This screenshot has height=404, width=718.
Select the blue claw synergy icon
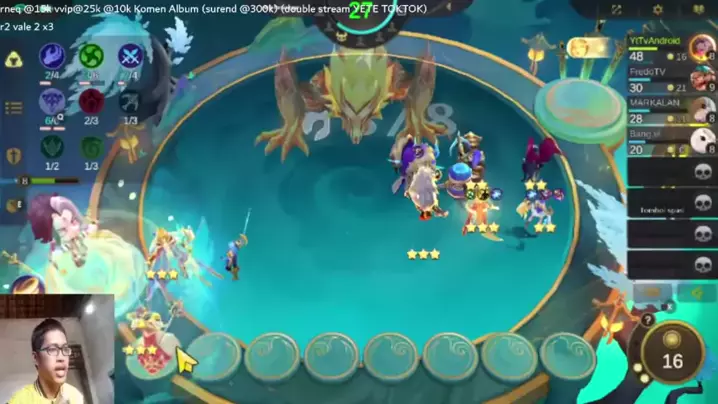pos(52,56)
